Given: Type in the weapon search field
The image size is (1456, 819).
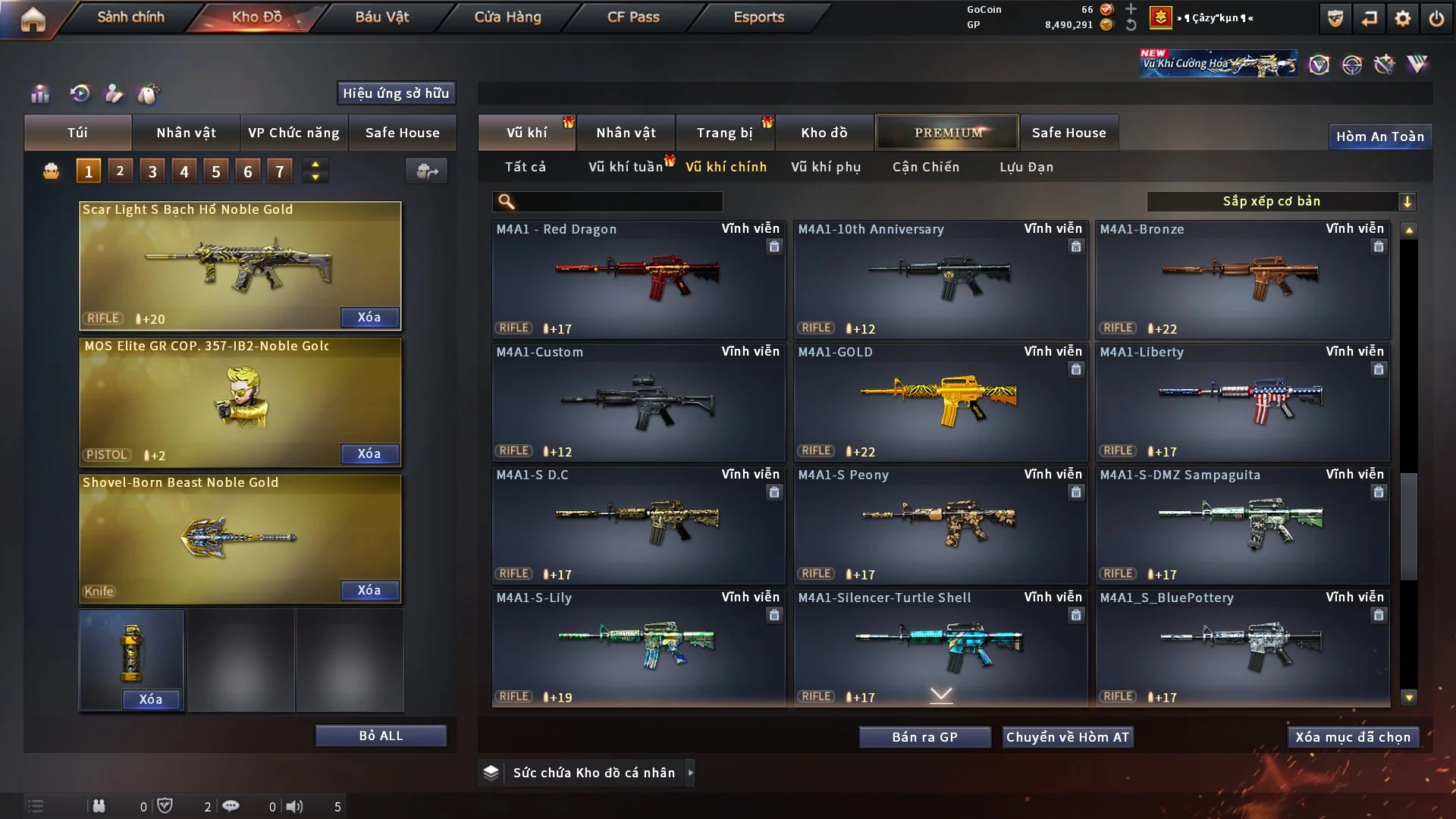Looking at the screenshot, I should point(618,201).
